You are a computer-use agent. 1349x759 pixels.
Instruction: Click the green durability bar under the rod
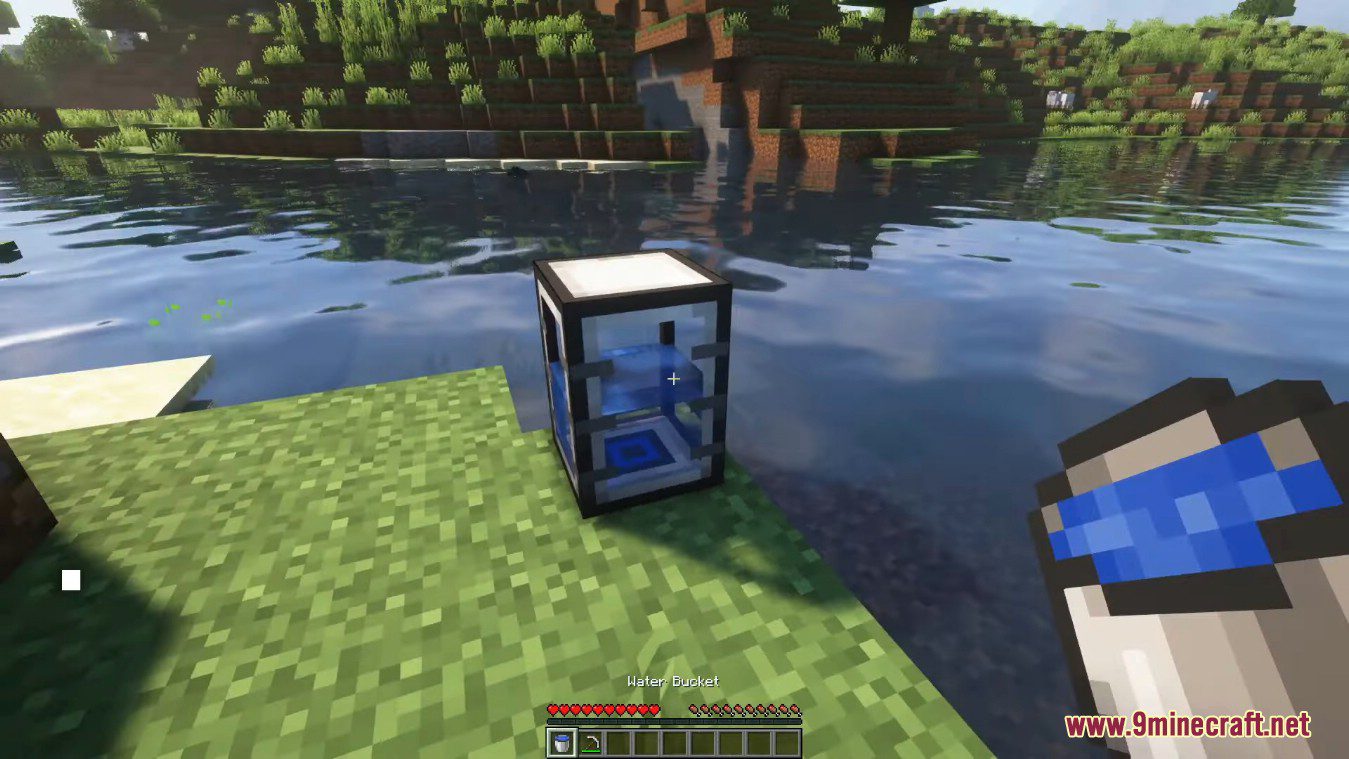591,750
